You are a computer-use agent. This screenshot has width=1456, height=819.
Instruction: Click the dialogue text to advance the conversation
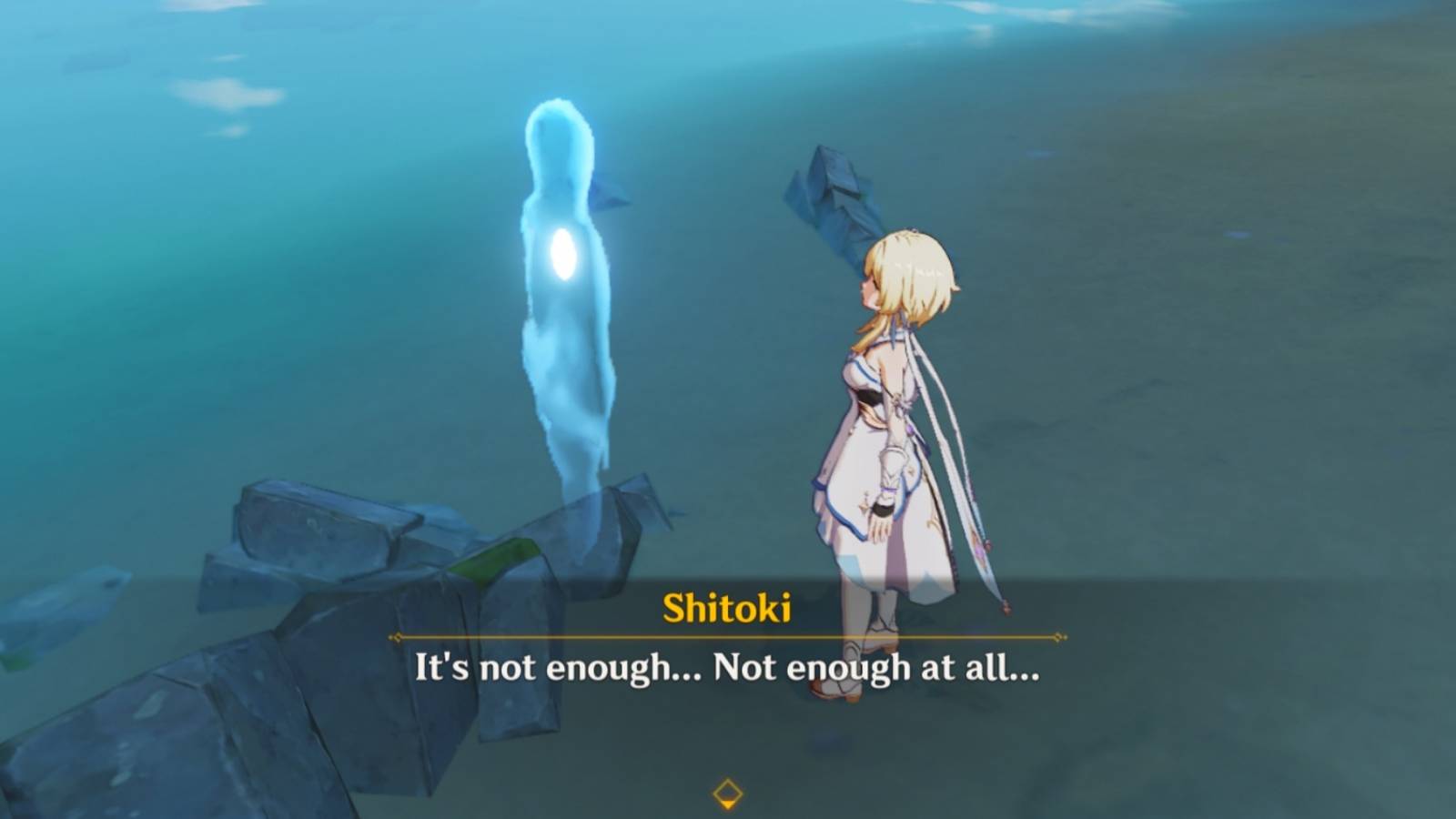tap(728, 673)
